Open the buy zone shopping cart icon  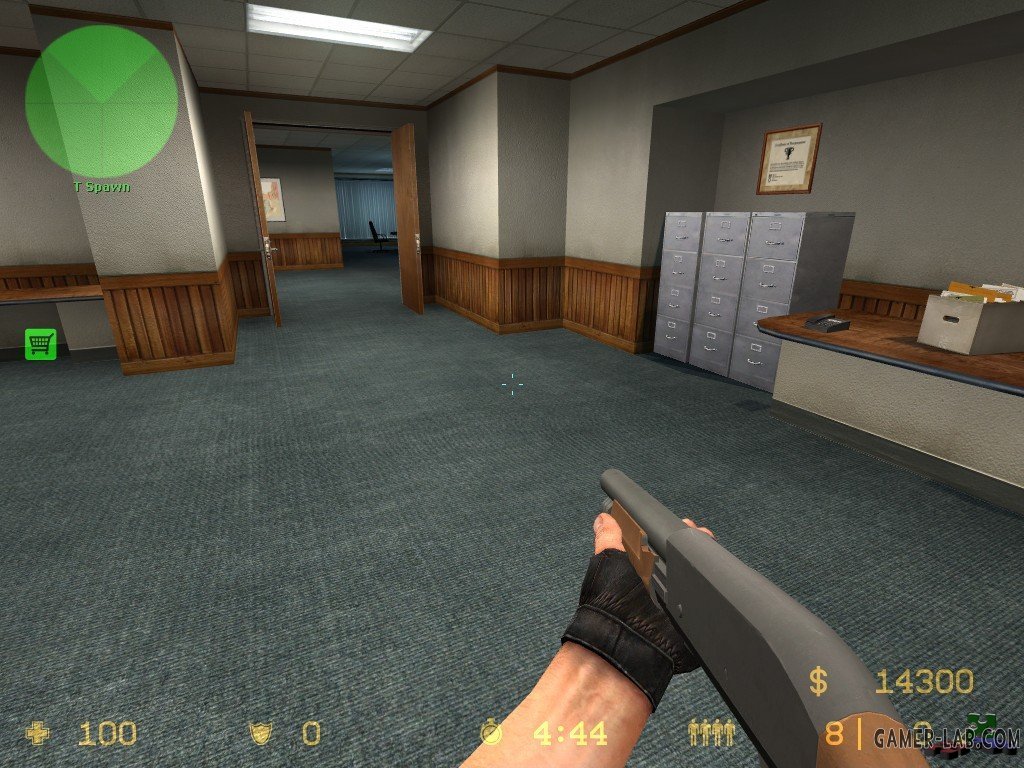click(x=40, y=344)
